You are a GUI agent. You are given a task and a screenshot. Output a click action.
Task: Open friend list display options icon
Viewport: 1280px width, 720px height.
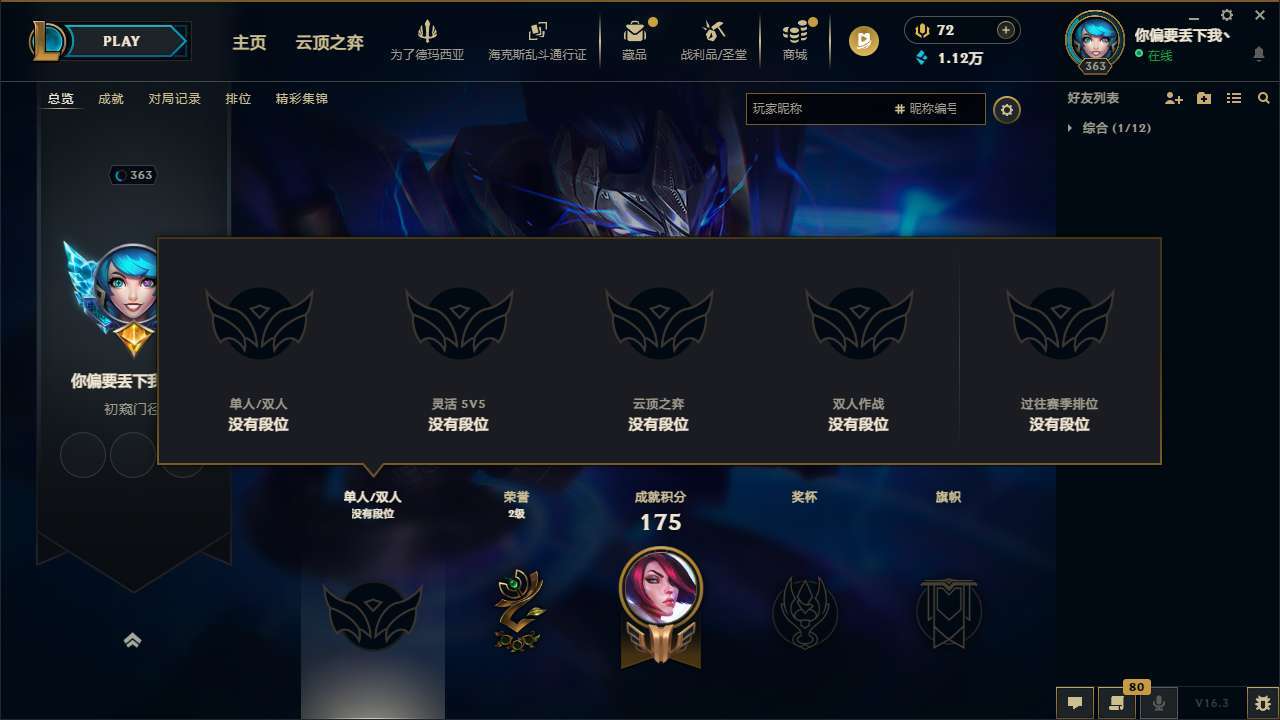tap(1233, 98)
